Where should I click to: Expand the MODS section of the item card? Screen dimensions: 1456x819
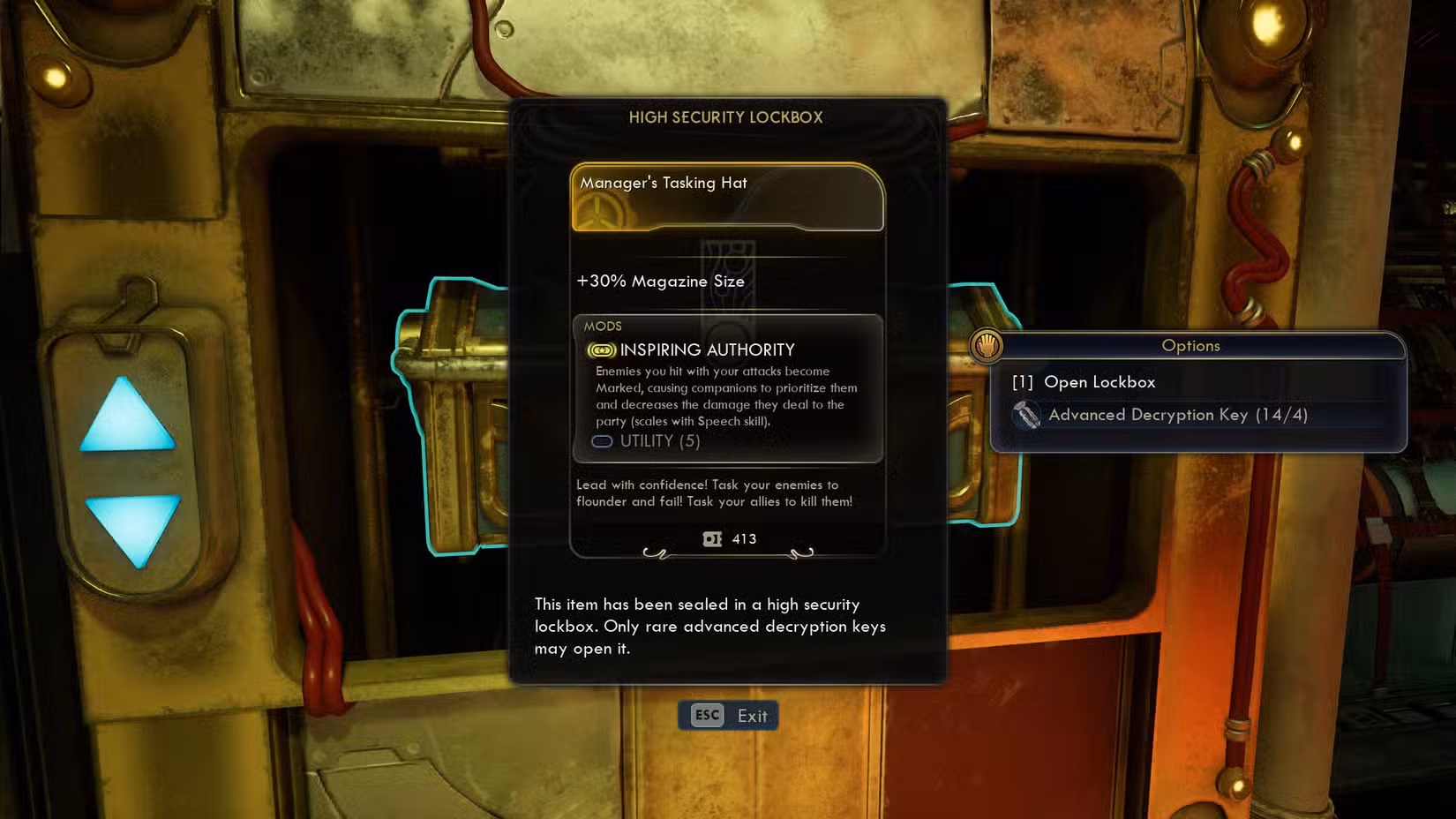coord(604,326)
